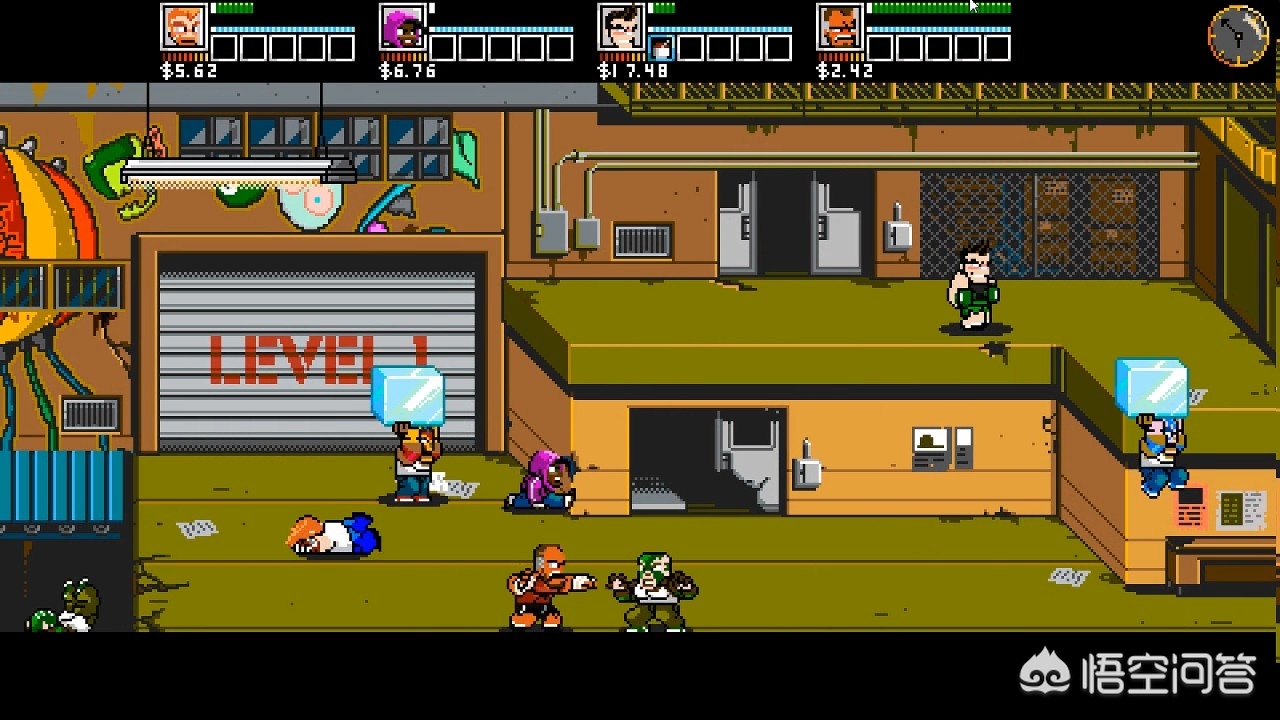Select the orange-haired player one portrait

(184, 28)
